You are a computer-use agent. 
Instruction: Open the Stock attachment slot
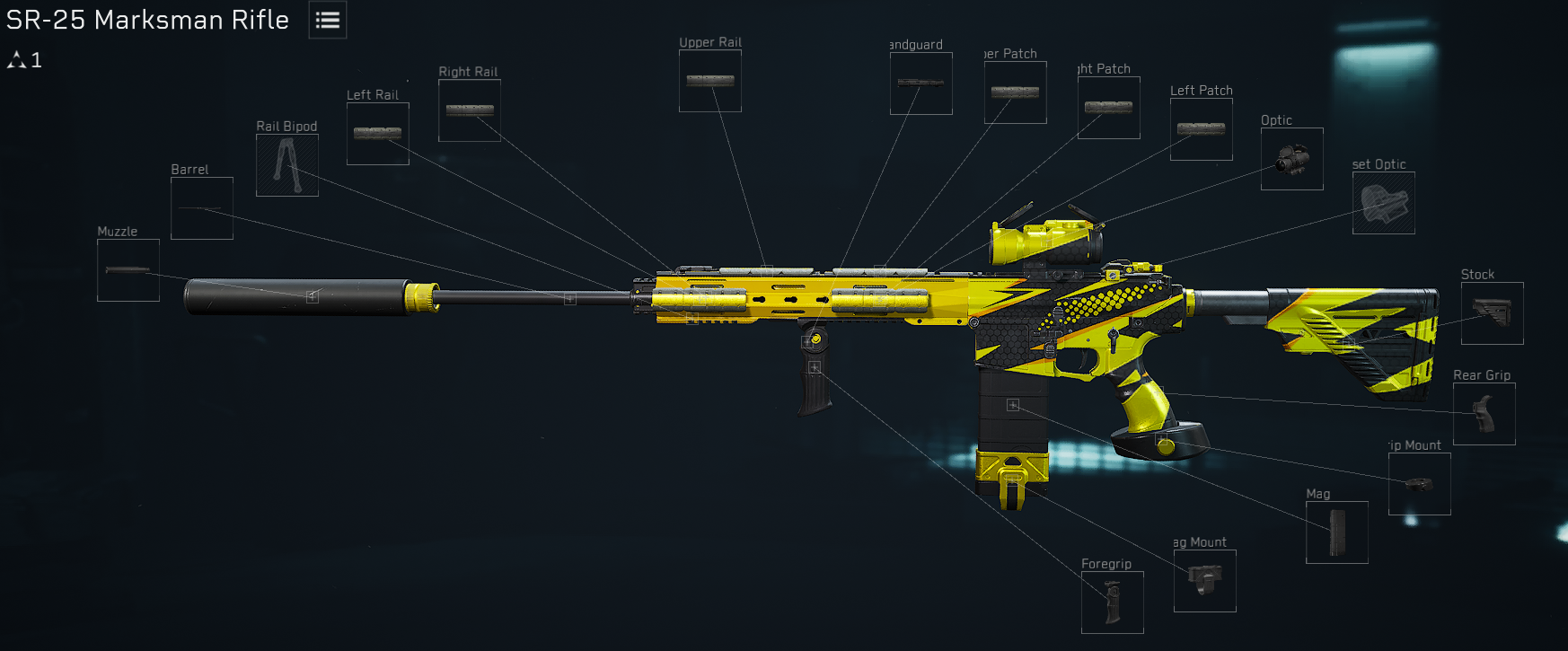(1492, 313)
